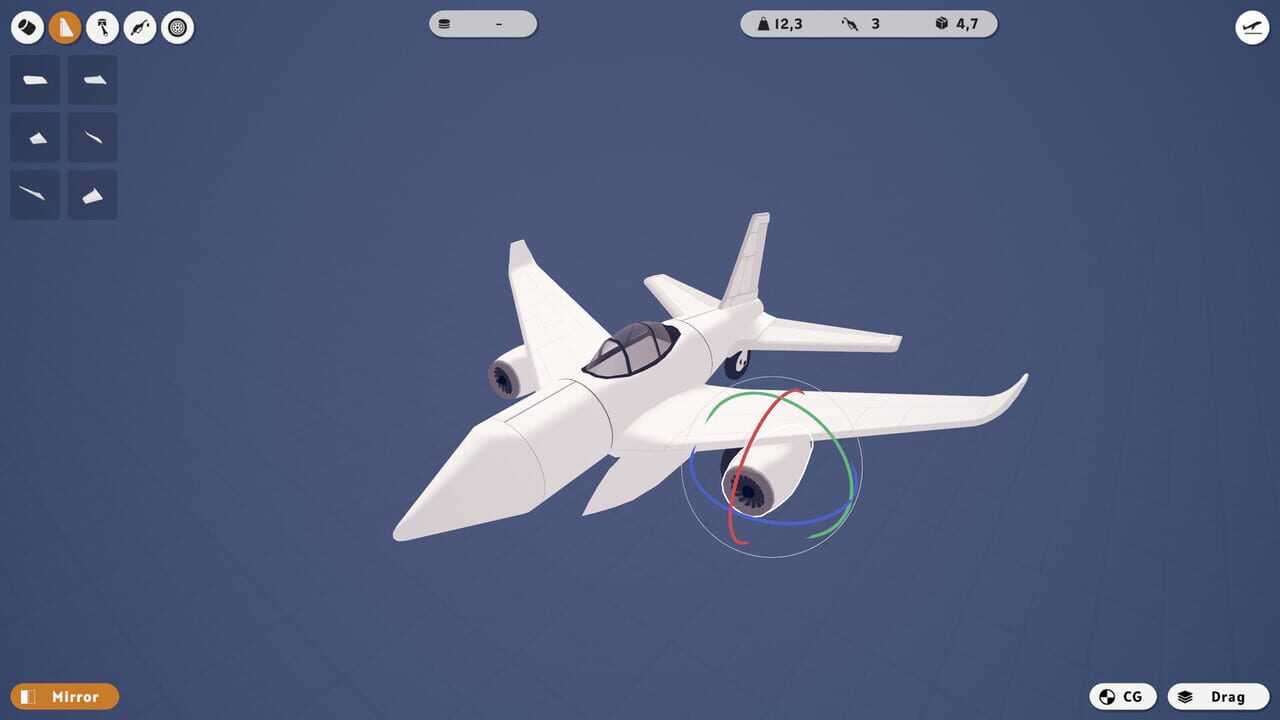
Task: Select the wing part category tool
Action: pyautogui.click(x=66, y=27)
